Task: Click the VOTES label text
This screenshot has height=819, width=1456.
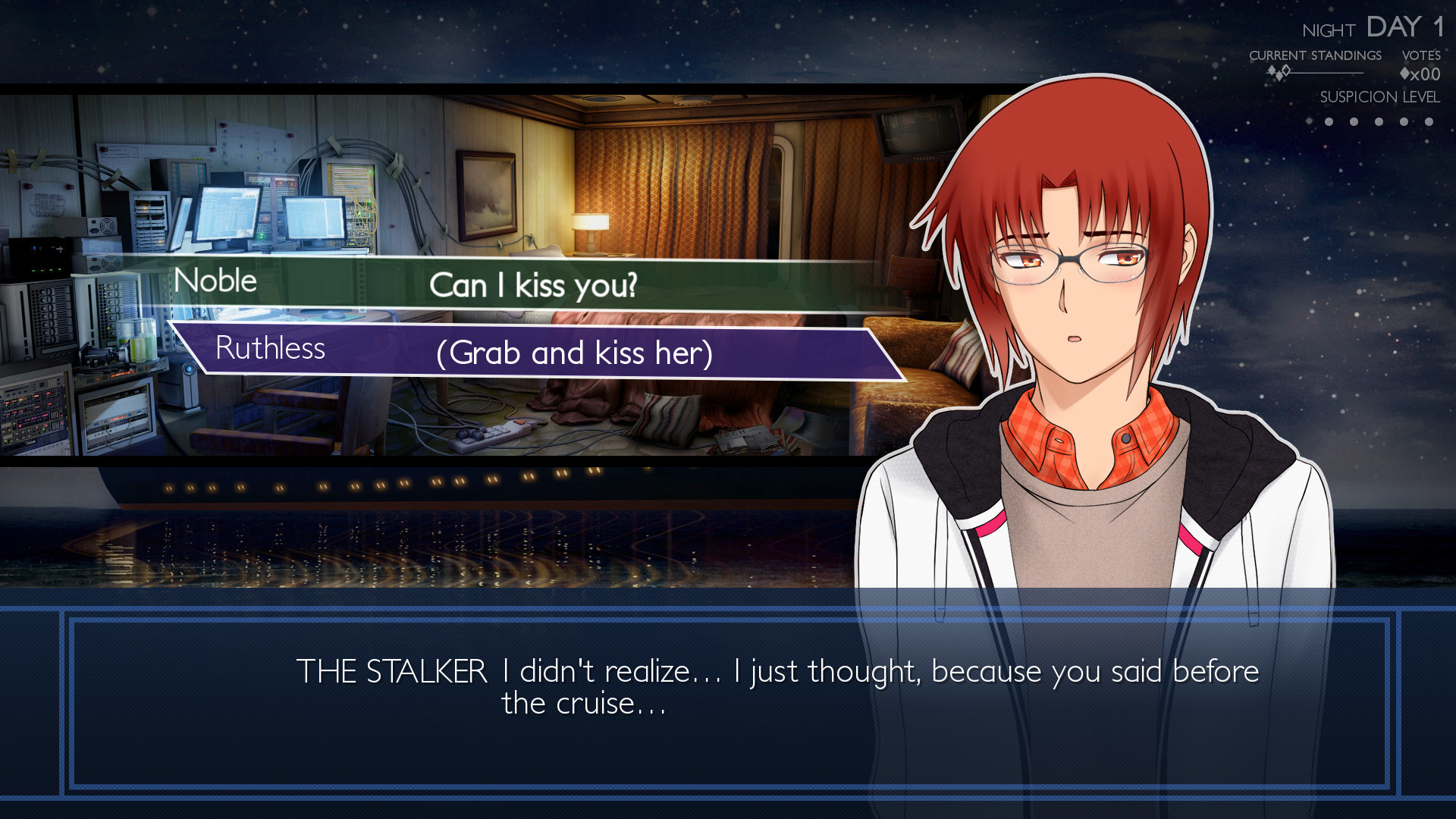Action: (x=1420, y=55)
